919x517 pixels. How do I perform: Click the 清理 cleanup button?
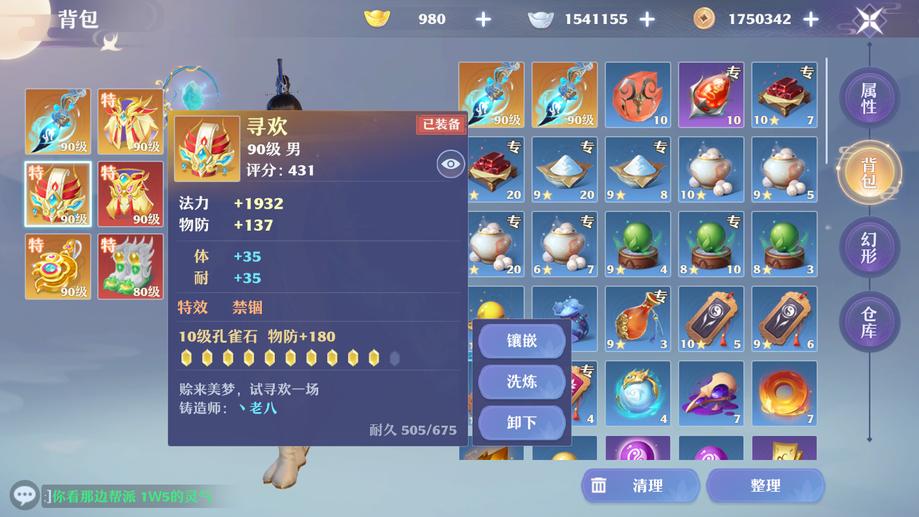tap(636, 486)
